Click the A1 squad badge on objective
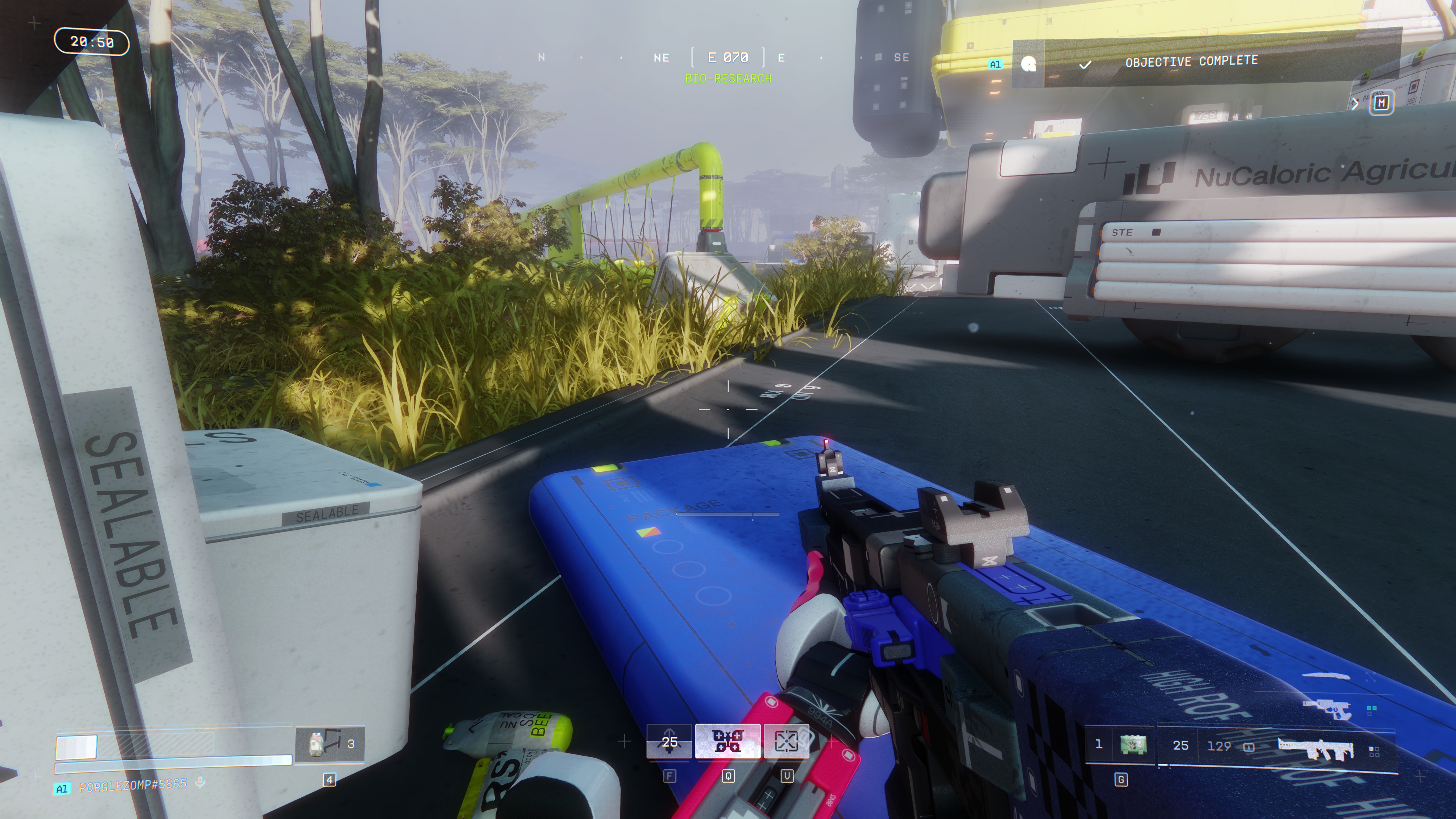The height and width of the screenshot is (819, 1456). click(995, 64)
